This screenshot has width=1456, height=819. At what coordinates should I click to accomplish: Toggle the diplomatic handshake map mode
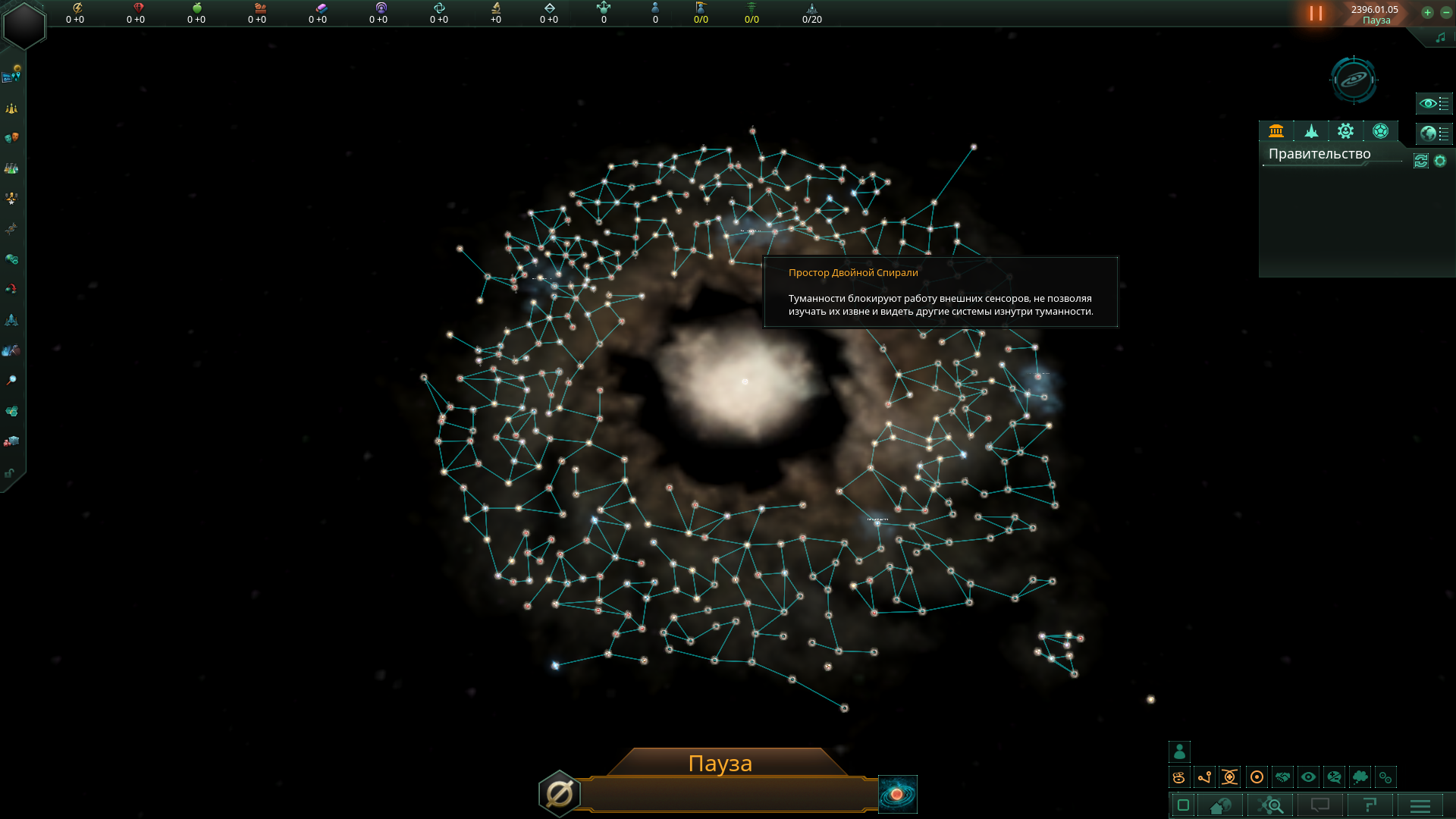(1282, 777)
